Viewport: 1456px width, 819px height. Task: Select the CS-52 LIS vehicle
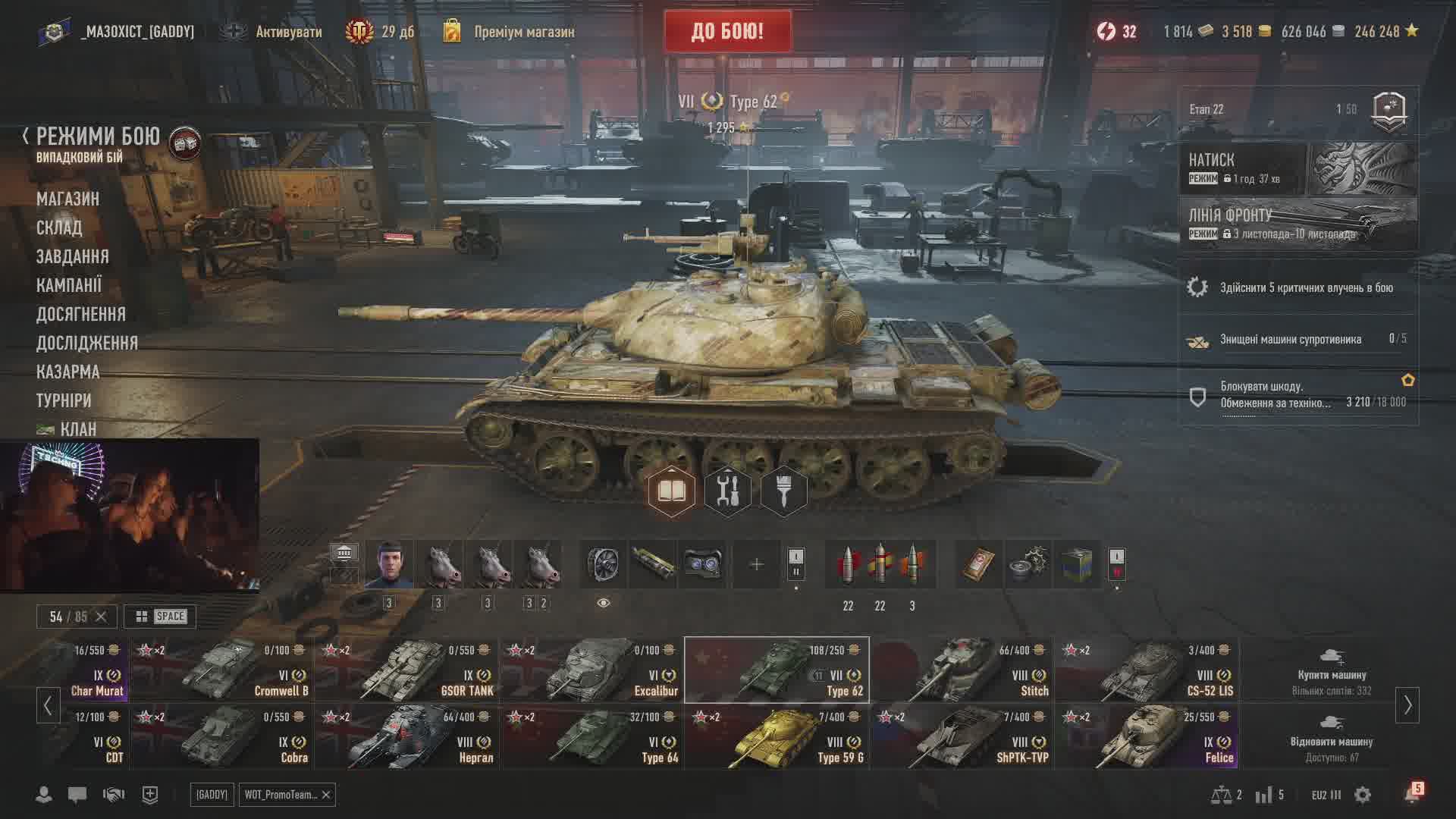1147,670
